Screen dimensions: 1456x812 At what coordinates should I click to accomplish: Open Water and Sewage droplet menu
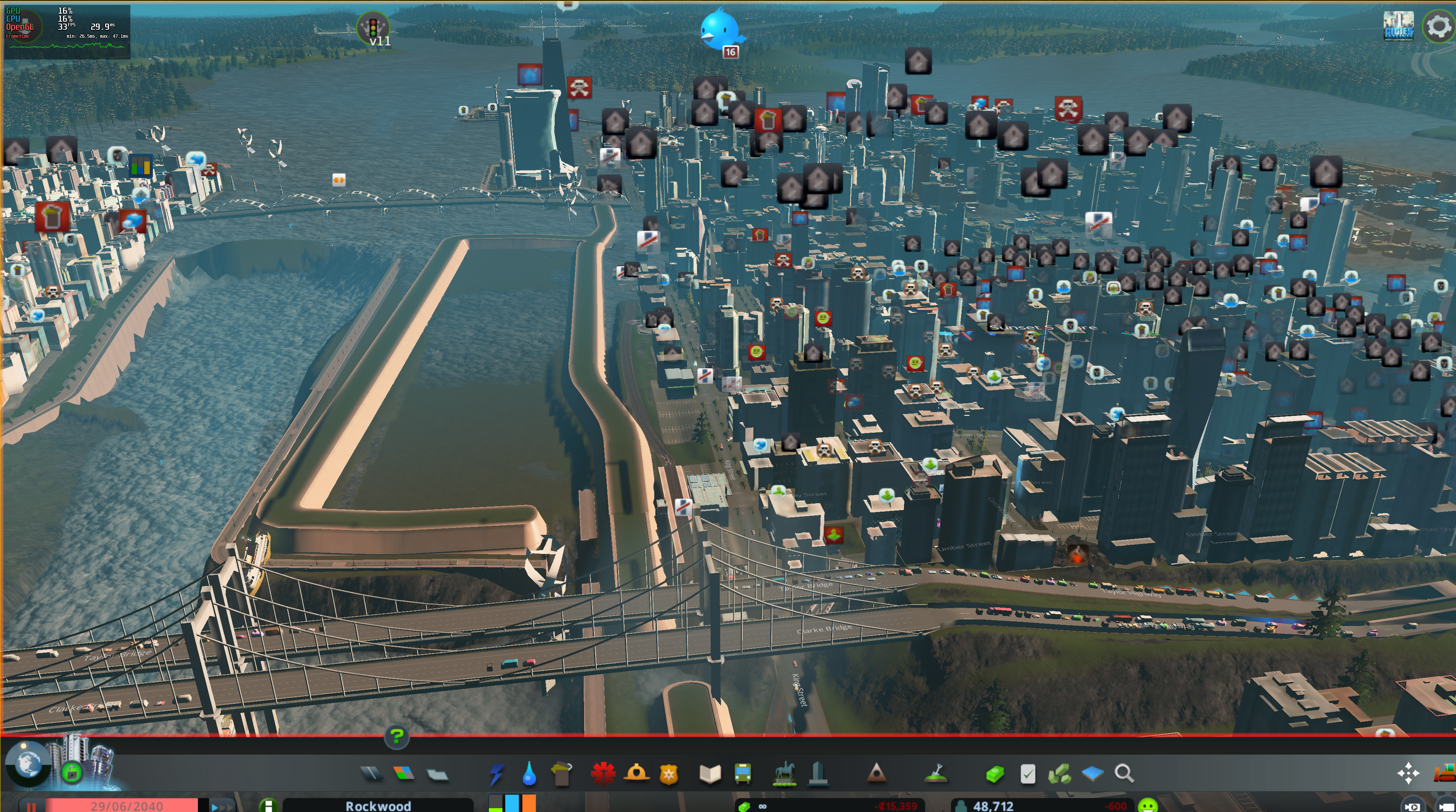tap(529, 773)
